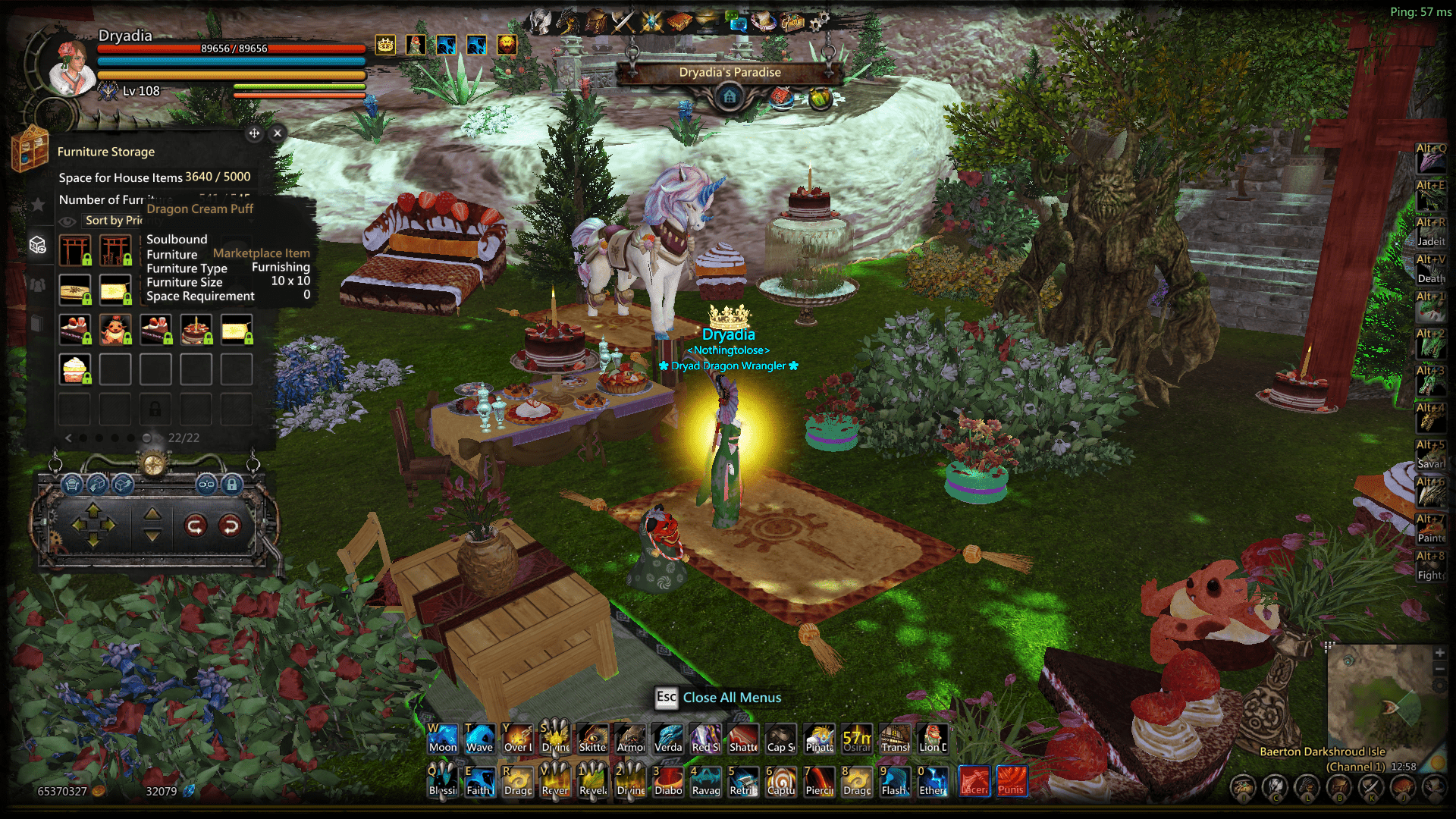Zoom in the minimap with plus button

(1439, 653)
